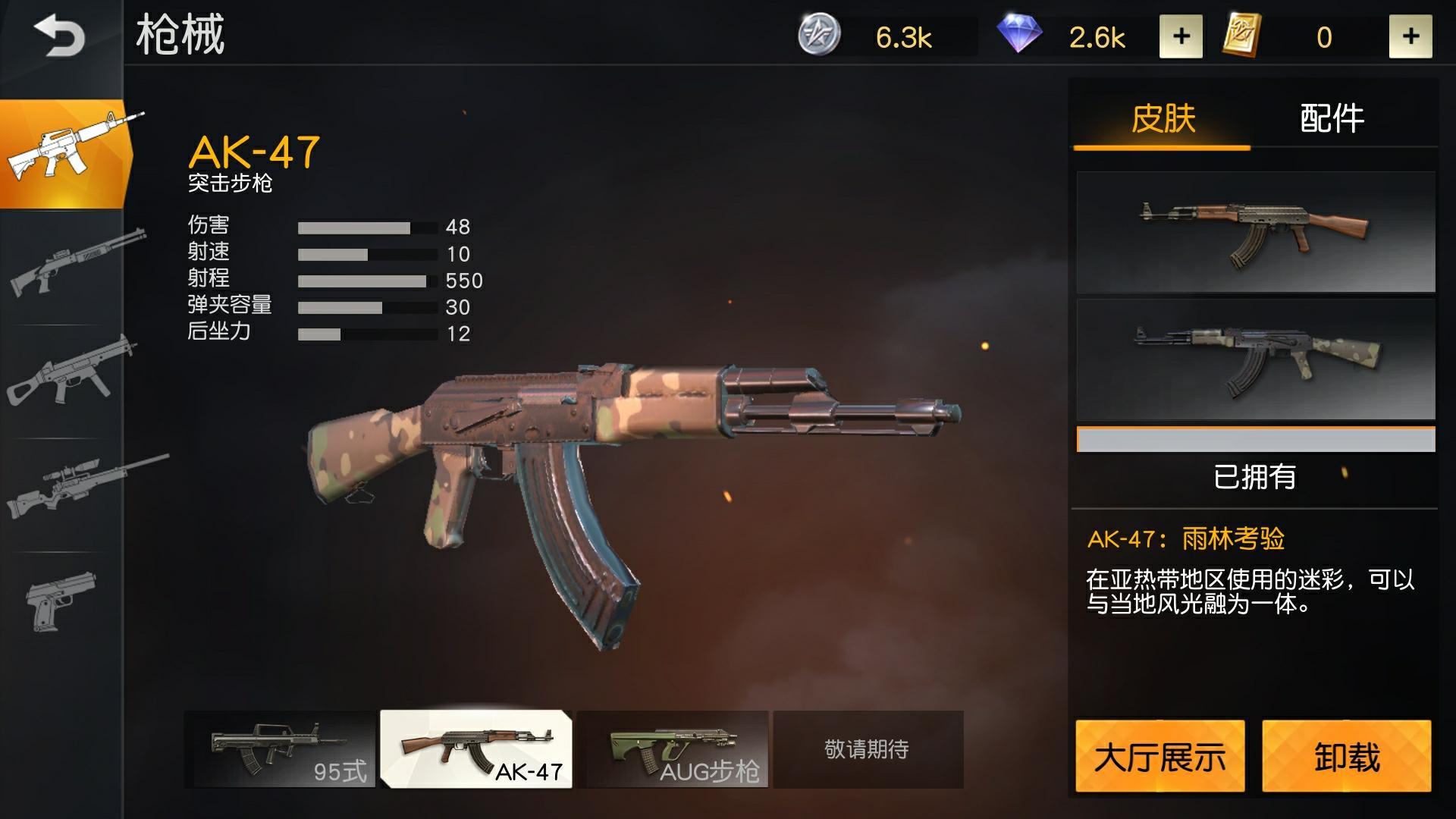Screen dimensions: 1456x819
Task: Select the default wooden AK-47 skin
Action: point(1255,231)
